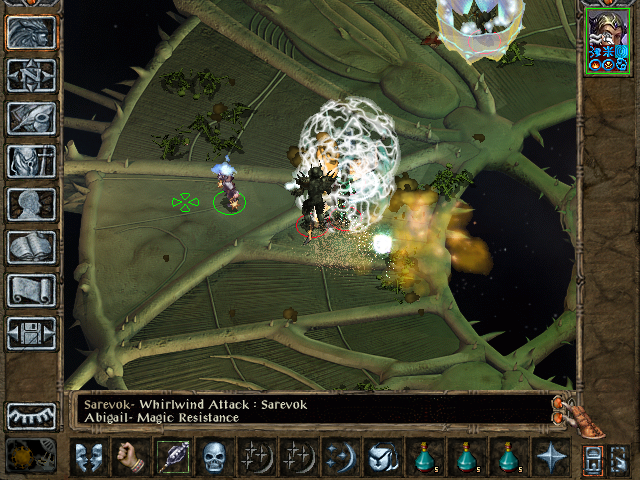
Task: Choose the bare fist attack slot
Action: pyautogui.click(x=132, y=458)
